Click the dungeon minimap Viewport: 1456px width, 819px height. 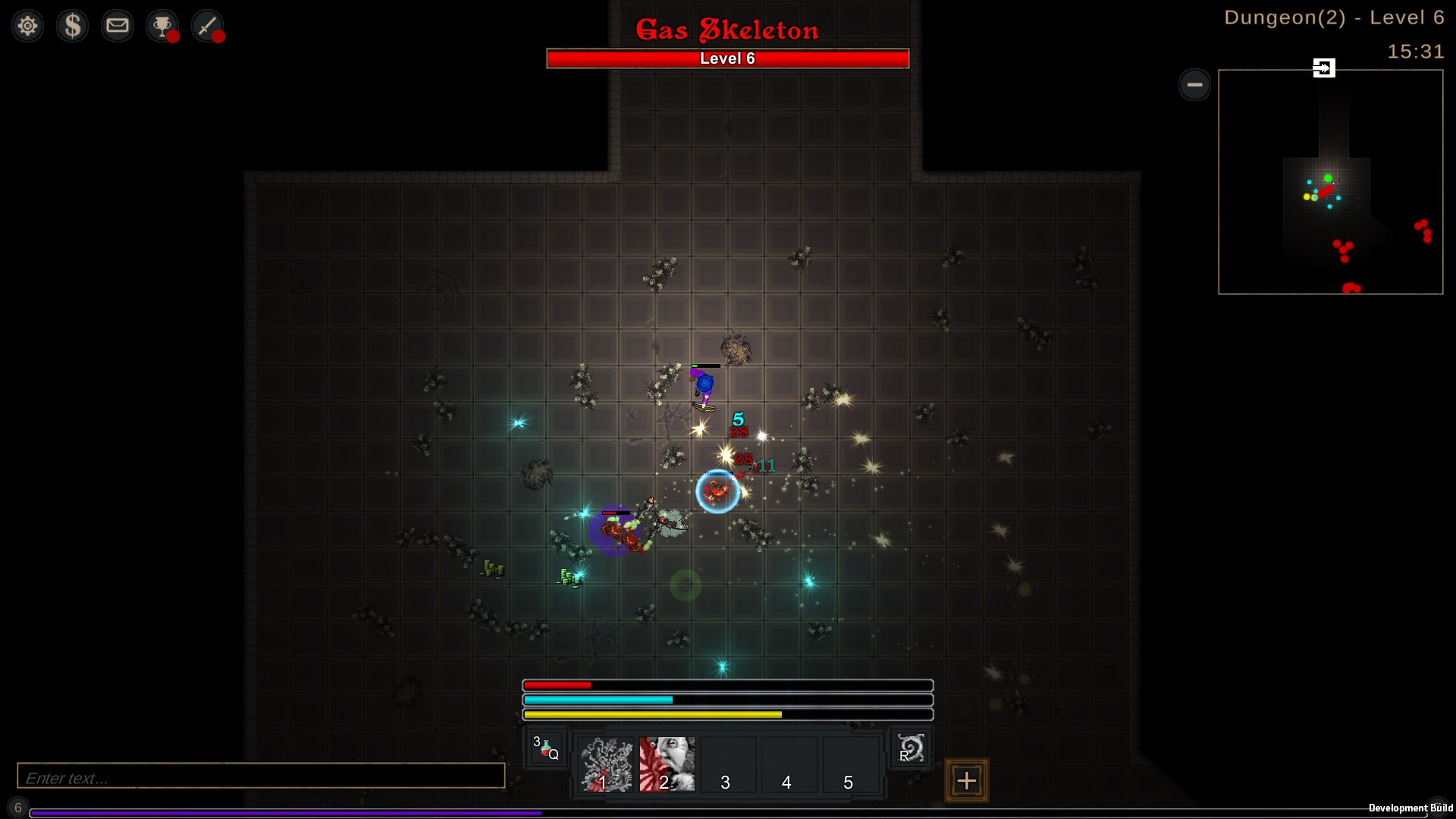(x=1330, y=182)
